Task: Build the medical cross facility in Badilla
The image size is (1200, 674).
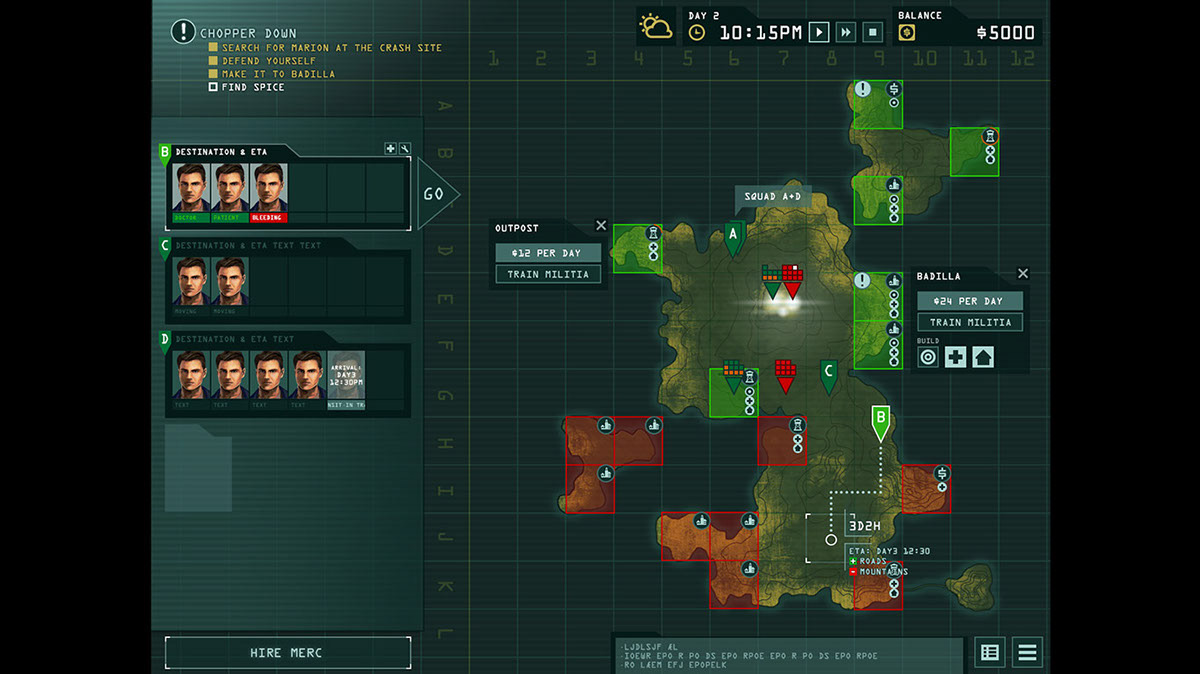Action: (955, 357)
